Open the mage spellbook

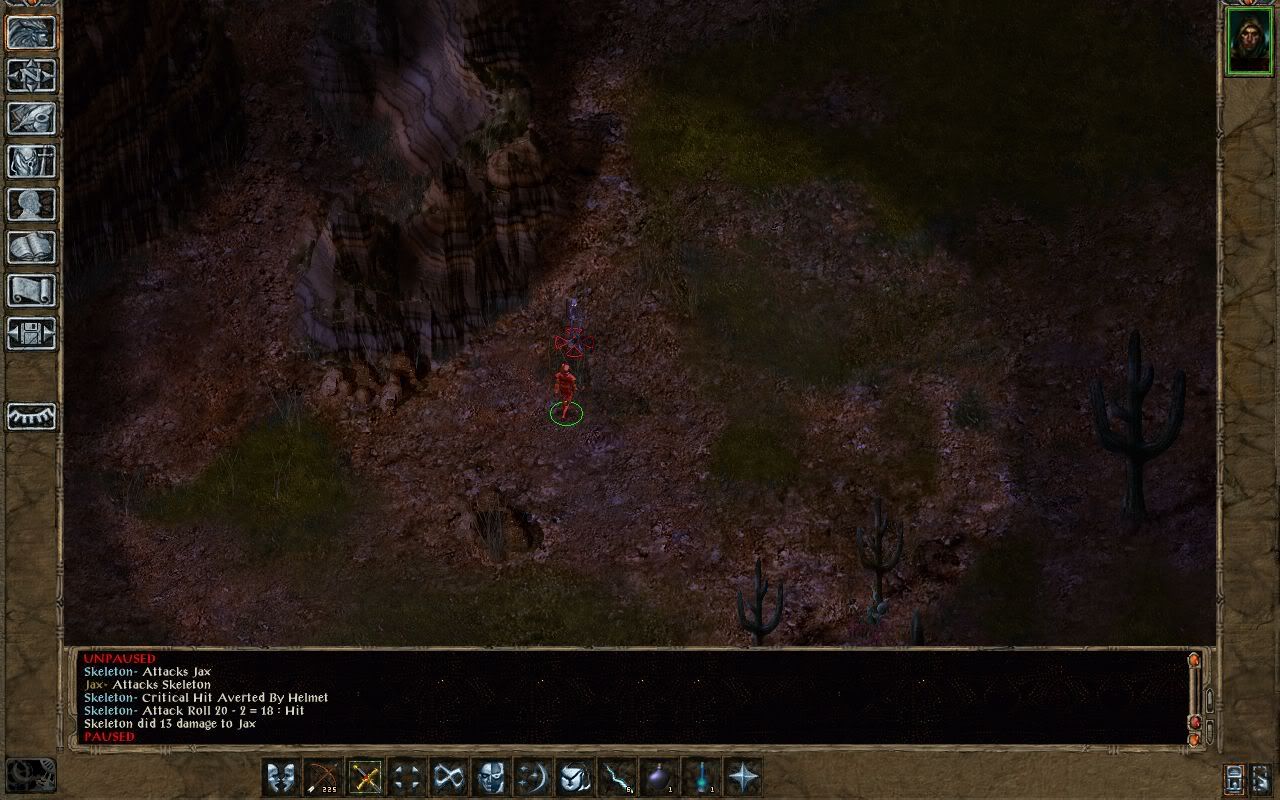click(x=31, y=247)
